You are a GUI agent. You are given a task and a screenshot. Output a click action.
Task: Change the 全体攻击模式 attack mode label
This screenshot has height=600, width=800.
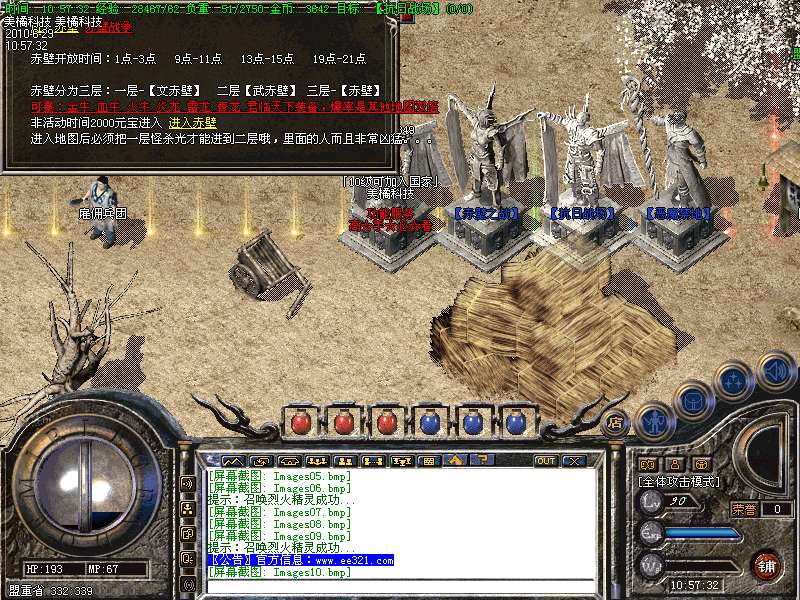(682, 481)
